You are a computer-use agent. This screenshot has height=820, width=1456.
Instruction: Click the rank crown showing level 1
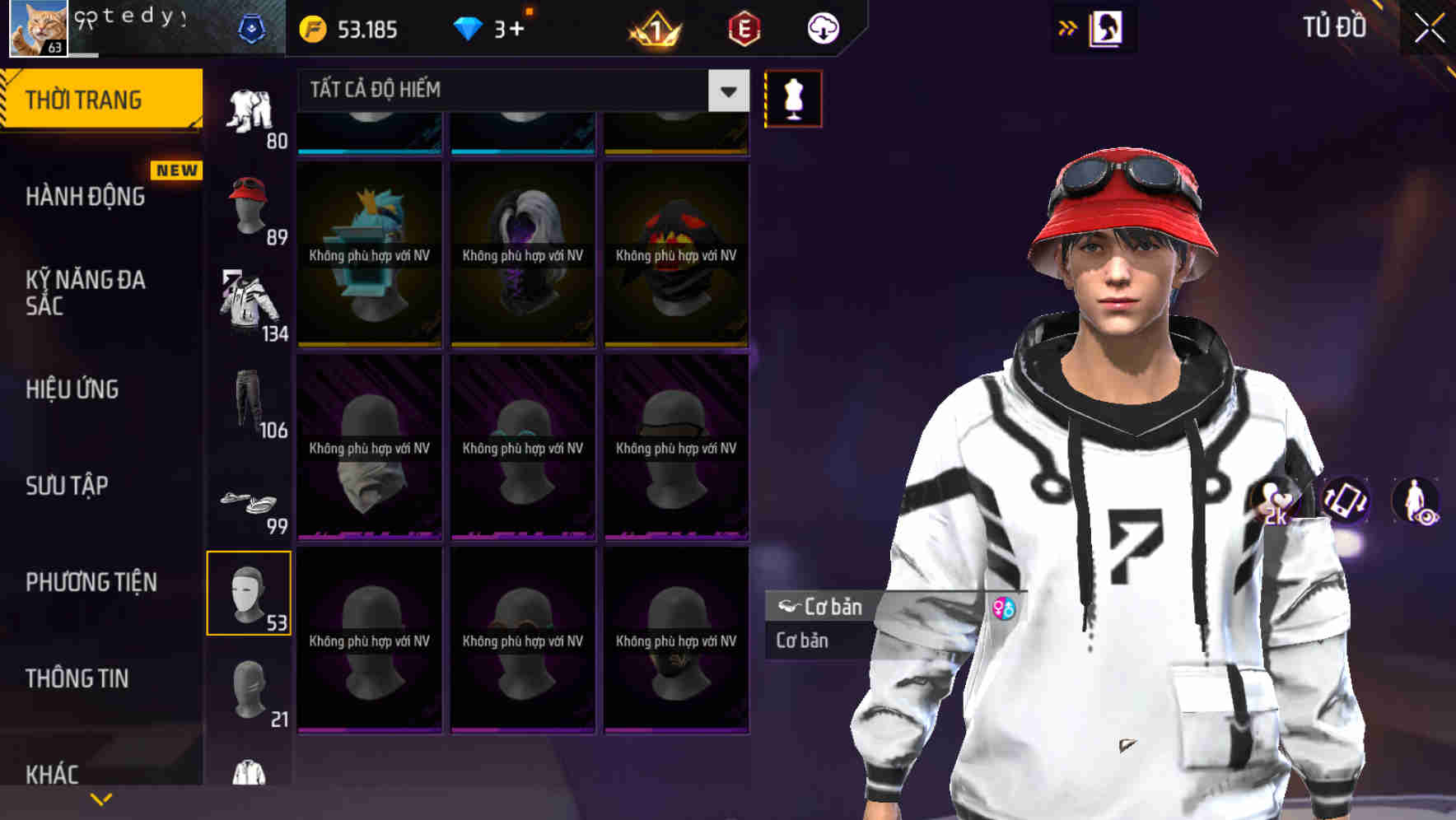[651, 27]
